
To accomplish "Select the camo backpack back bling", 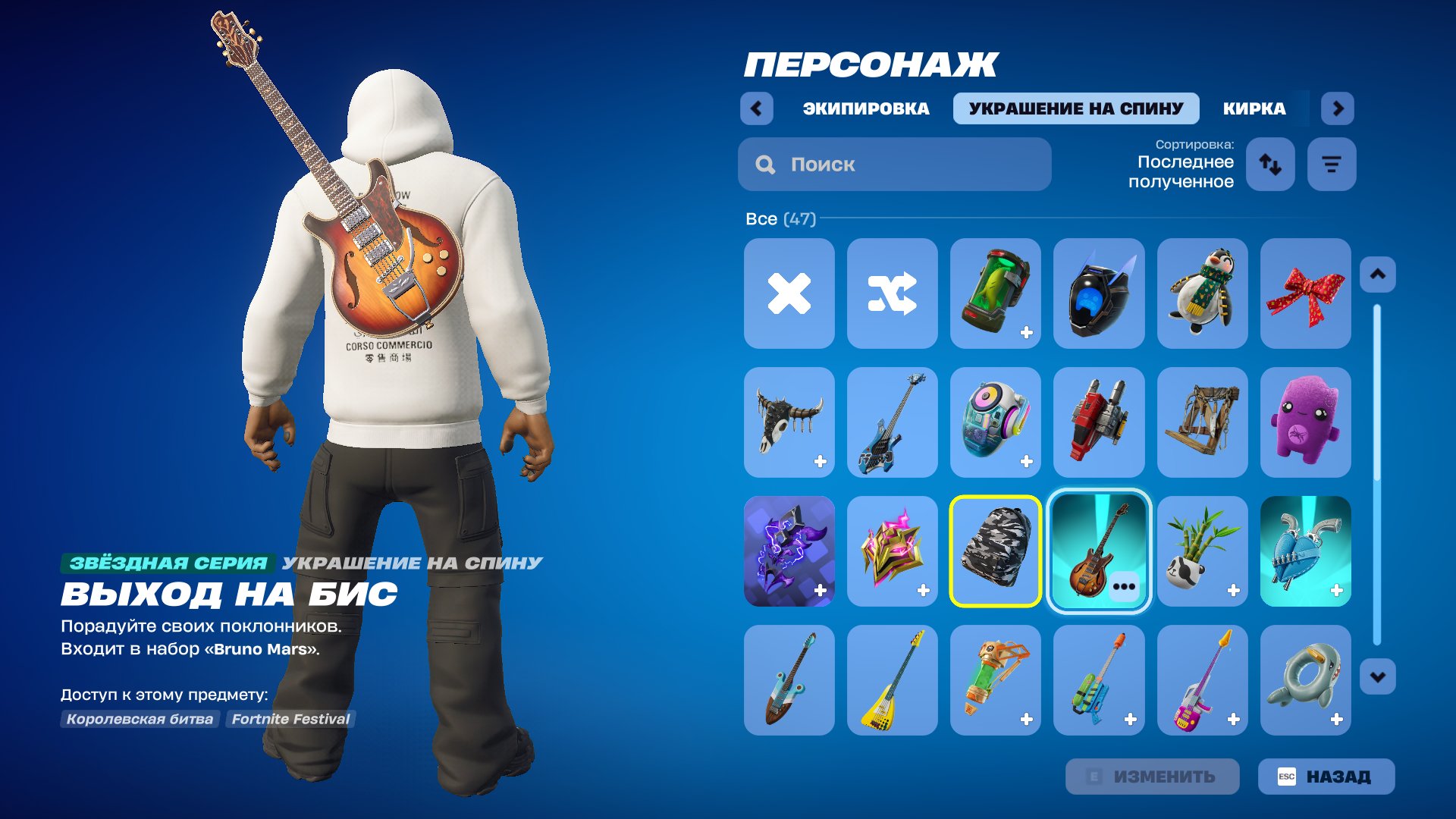I will point(996,551).
